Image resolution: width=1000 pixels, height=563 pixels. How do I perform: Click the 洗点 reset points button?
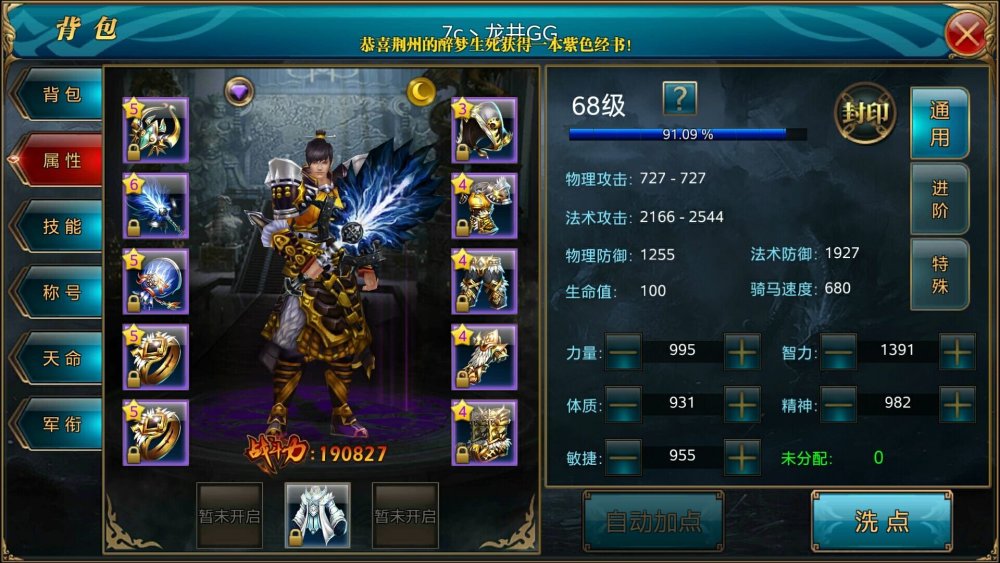(x=881, y=521)
